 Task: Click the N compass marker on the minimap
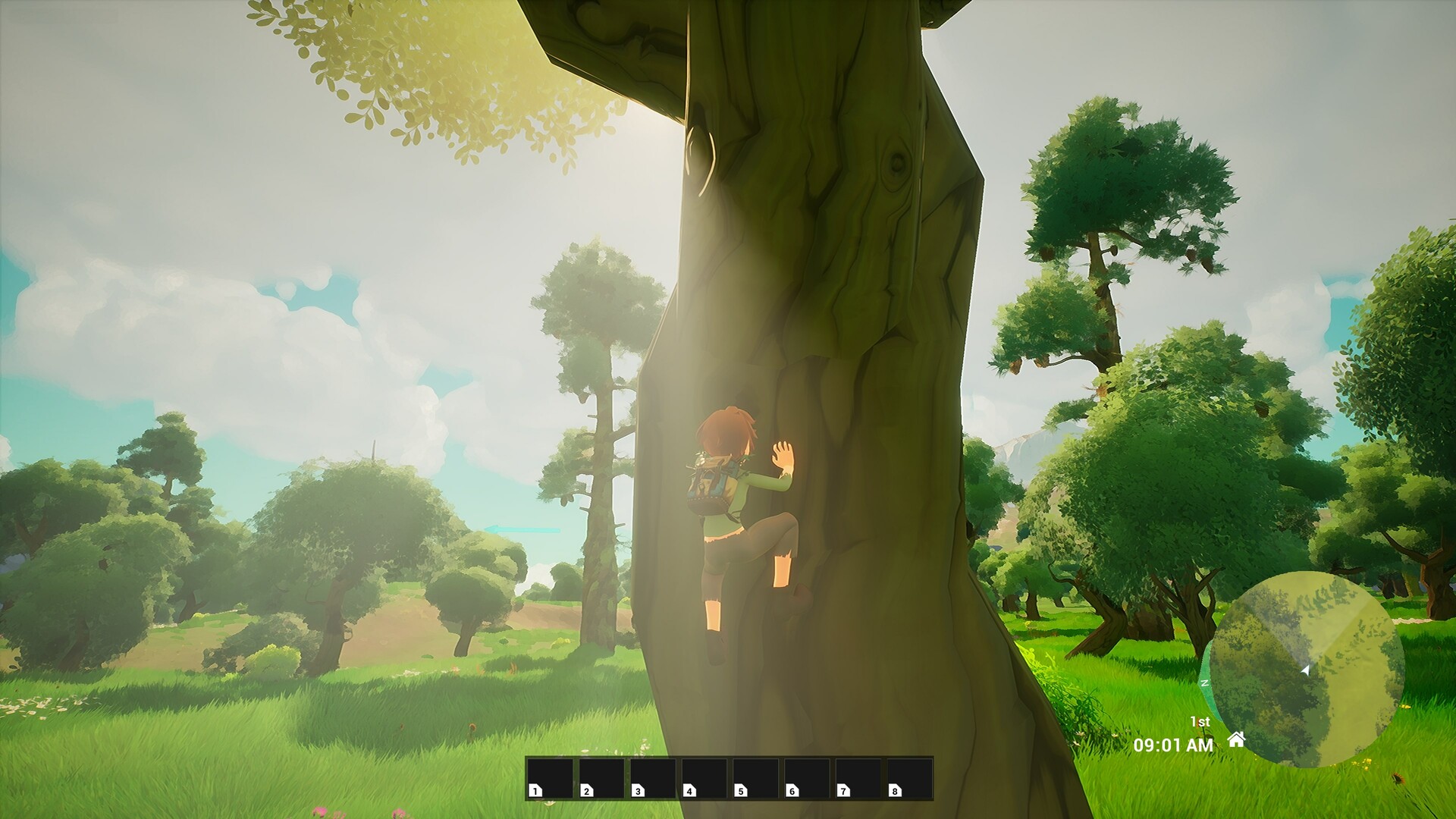coord(1204,683)
